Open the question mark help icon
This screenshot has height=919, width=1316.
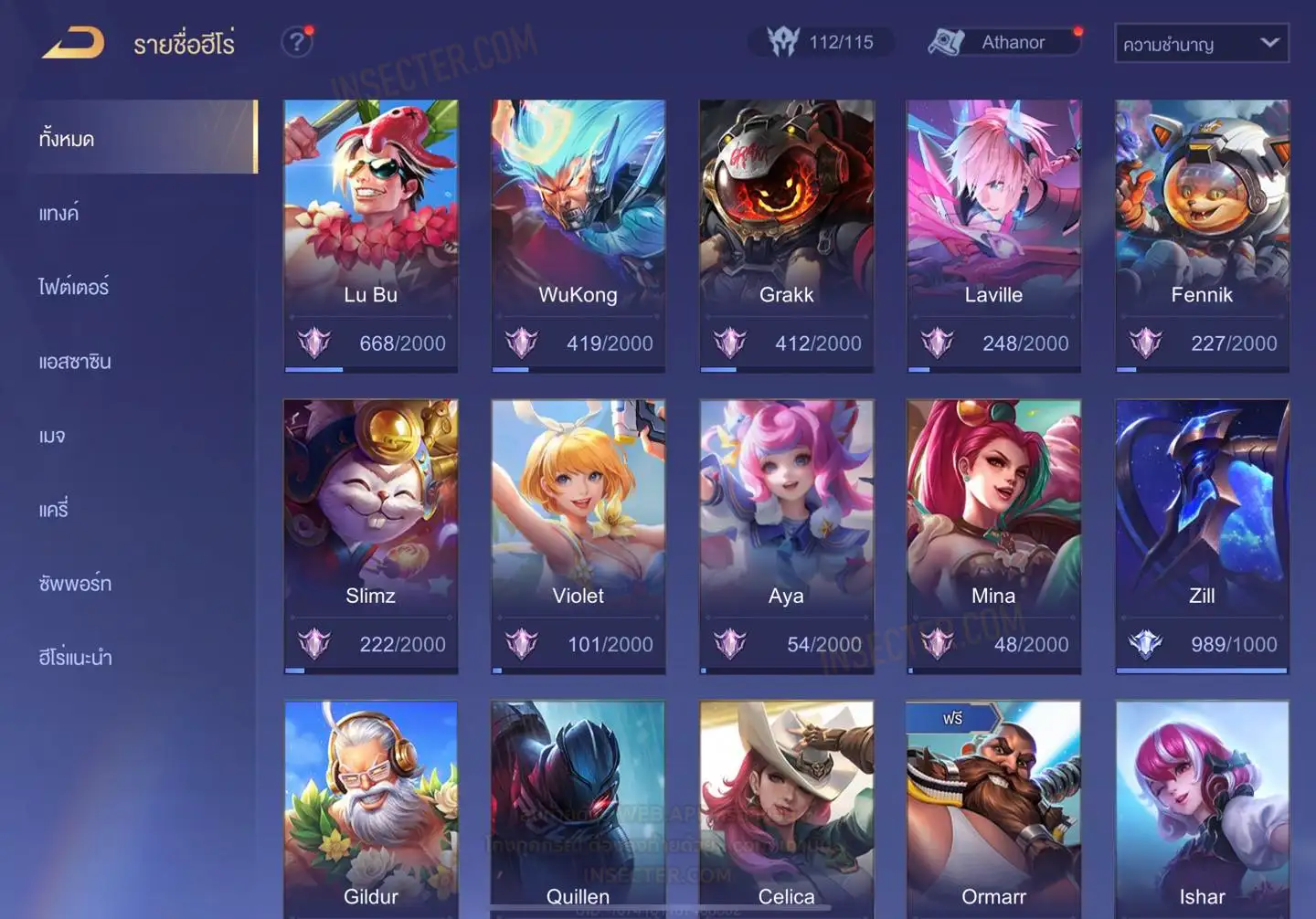(297, 42)
